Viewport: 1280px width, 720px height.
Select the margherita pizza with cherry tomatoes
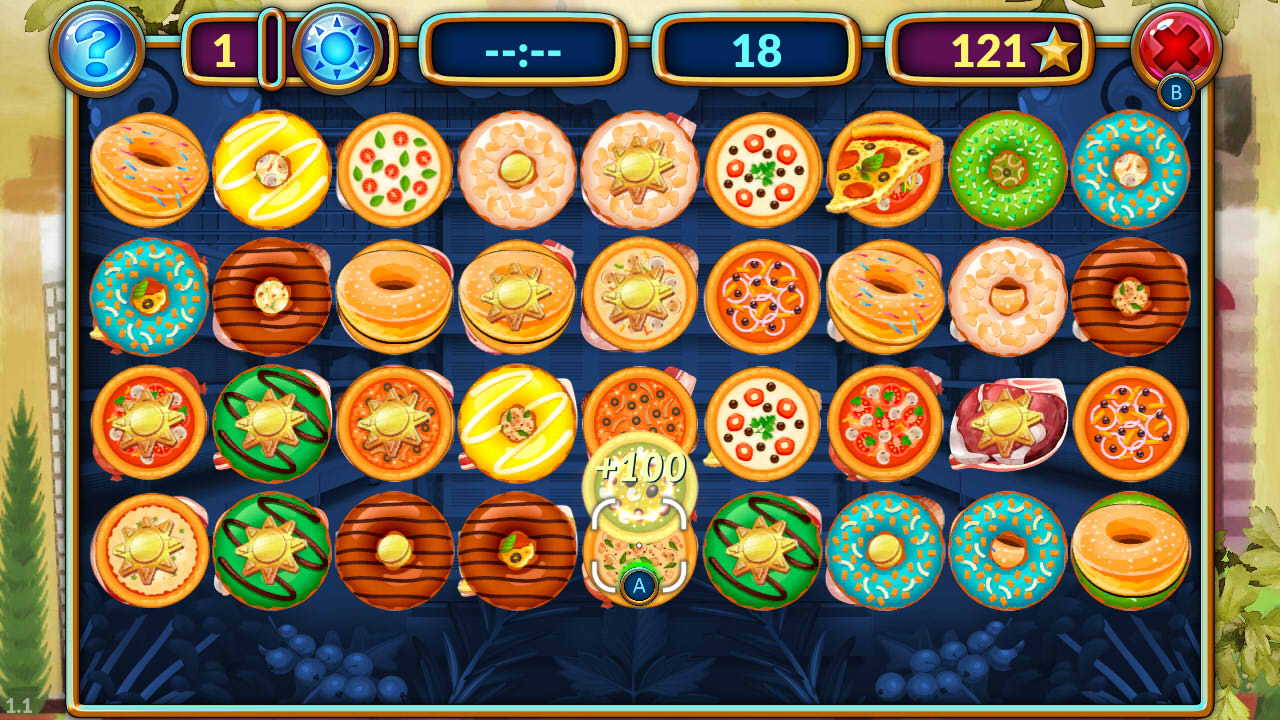[393, 169]
